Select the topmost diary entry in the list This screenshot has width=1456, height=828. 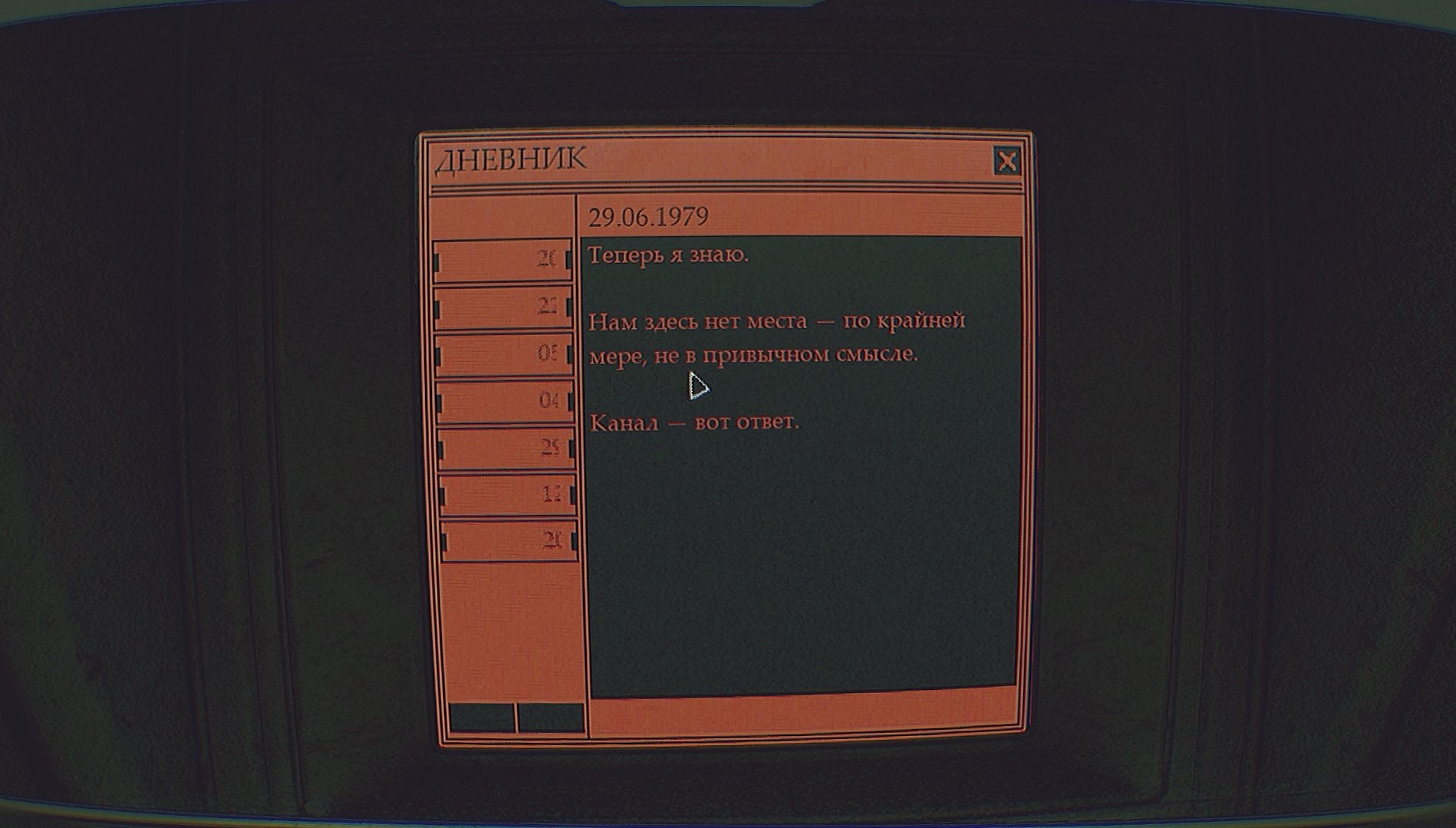(x=502, y=261)
